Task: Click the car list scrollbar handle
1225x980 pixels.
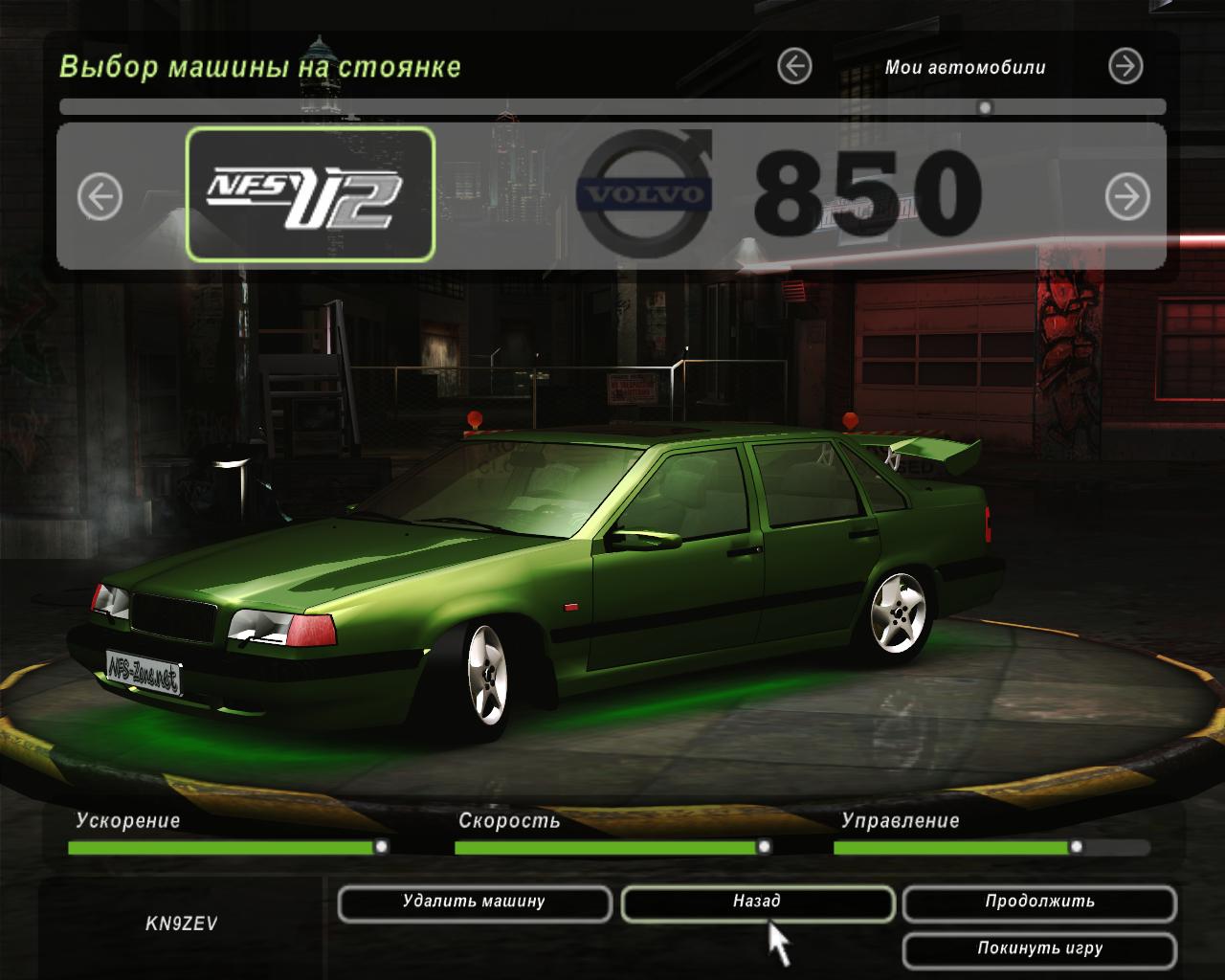Action: [x=985, y=107]
